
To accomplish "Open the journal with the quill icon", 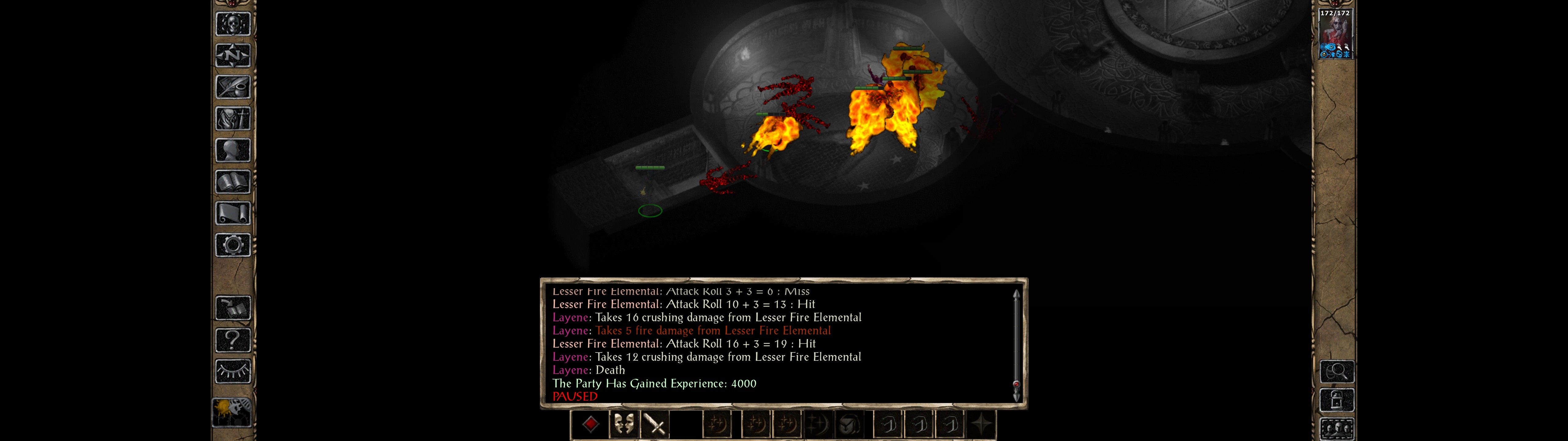I will pyautogui.click(x=232, y=87).
